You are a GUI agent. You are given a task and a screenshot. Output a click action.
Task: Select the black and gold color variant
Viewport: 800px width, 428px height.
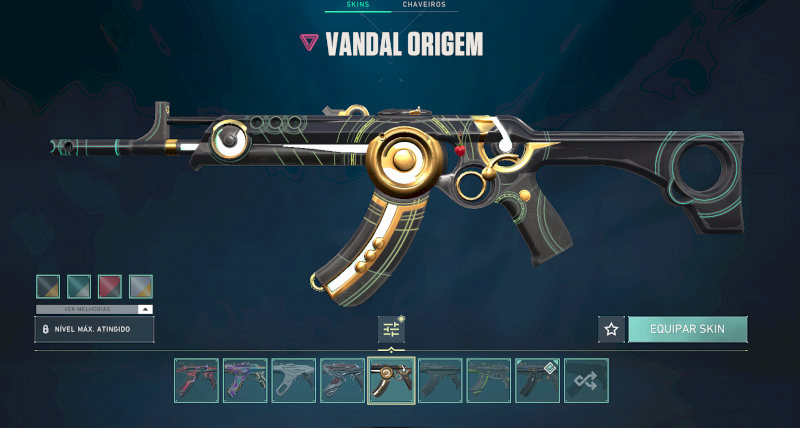click(x=49, y=287)
